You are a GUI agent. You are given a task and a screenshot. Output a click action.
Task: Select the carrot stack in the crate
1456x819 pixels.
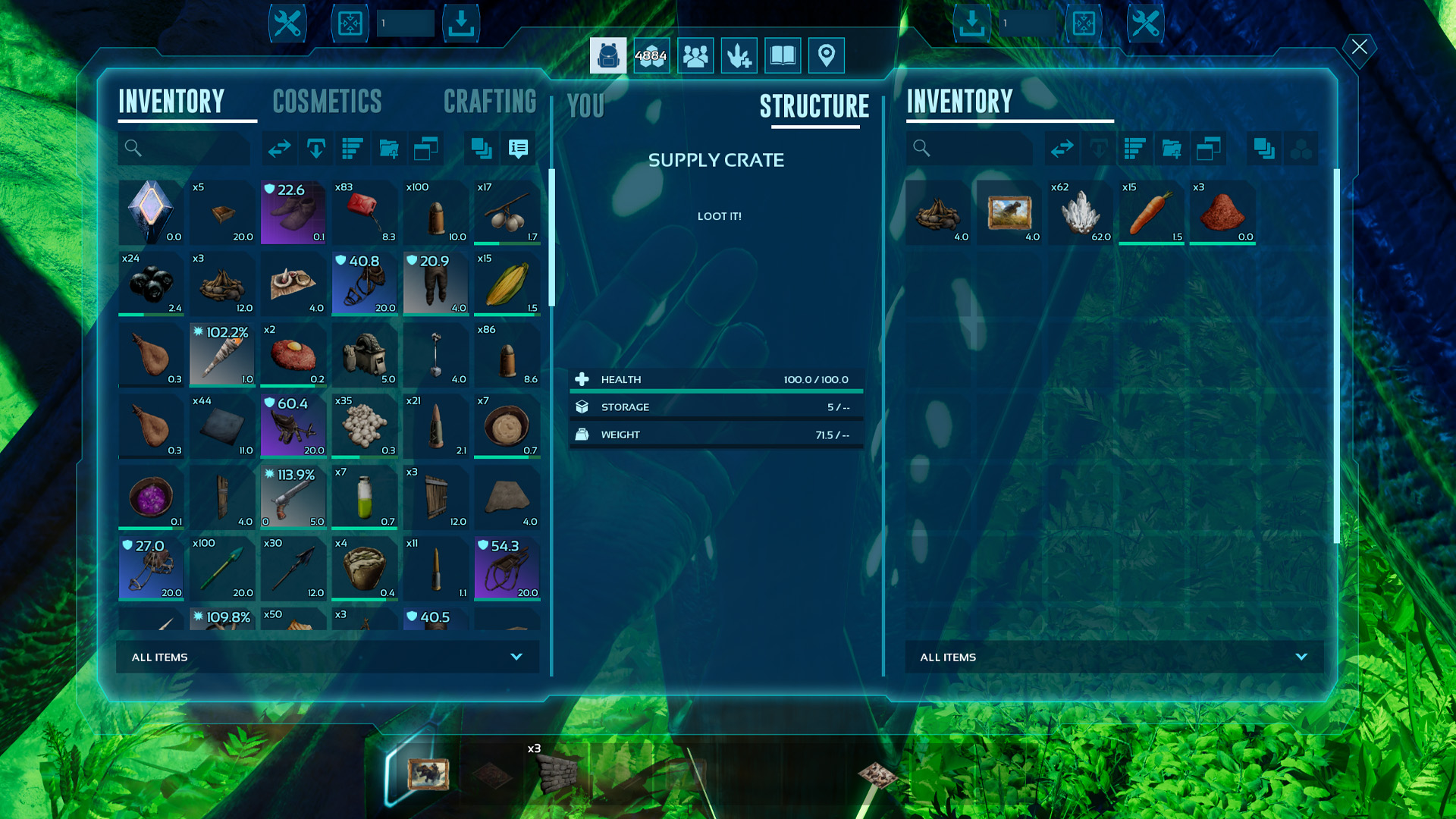[x=1151, y=213]
